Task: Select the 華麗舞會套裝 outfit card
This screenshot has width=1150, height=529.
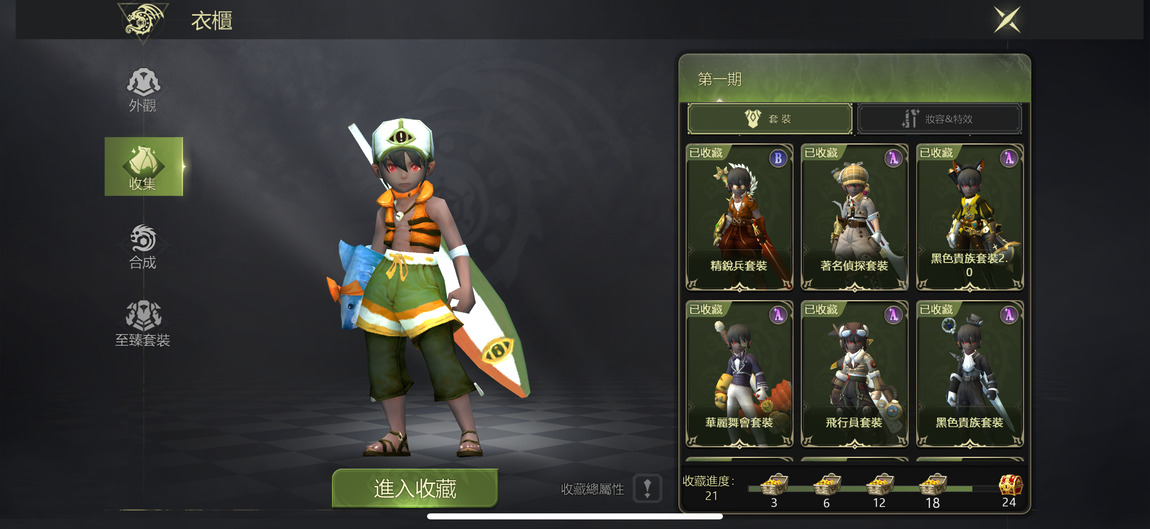Action: [739, 373]
